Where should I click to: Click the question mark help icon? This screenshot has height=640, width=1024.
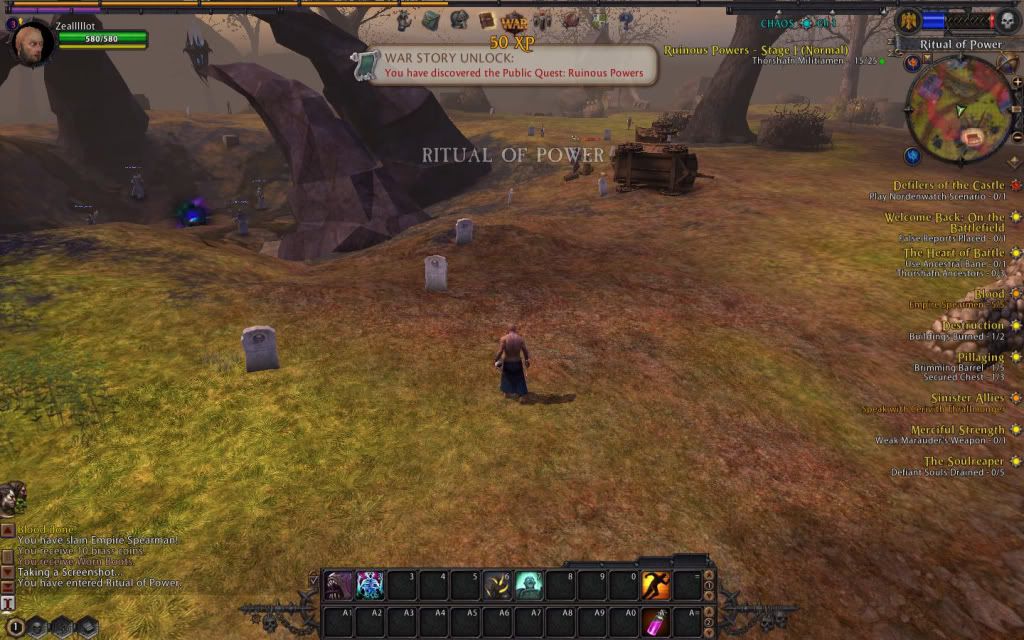626,20
